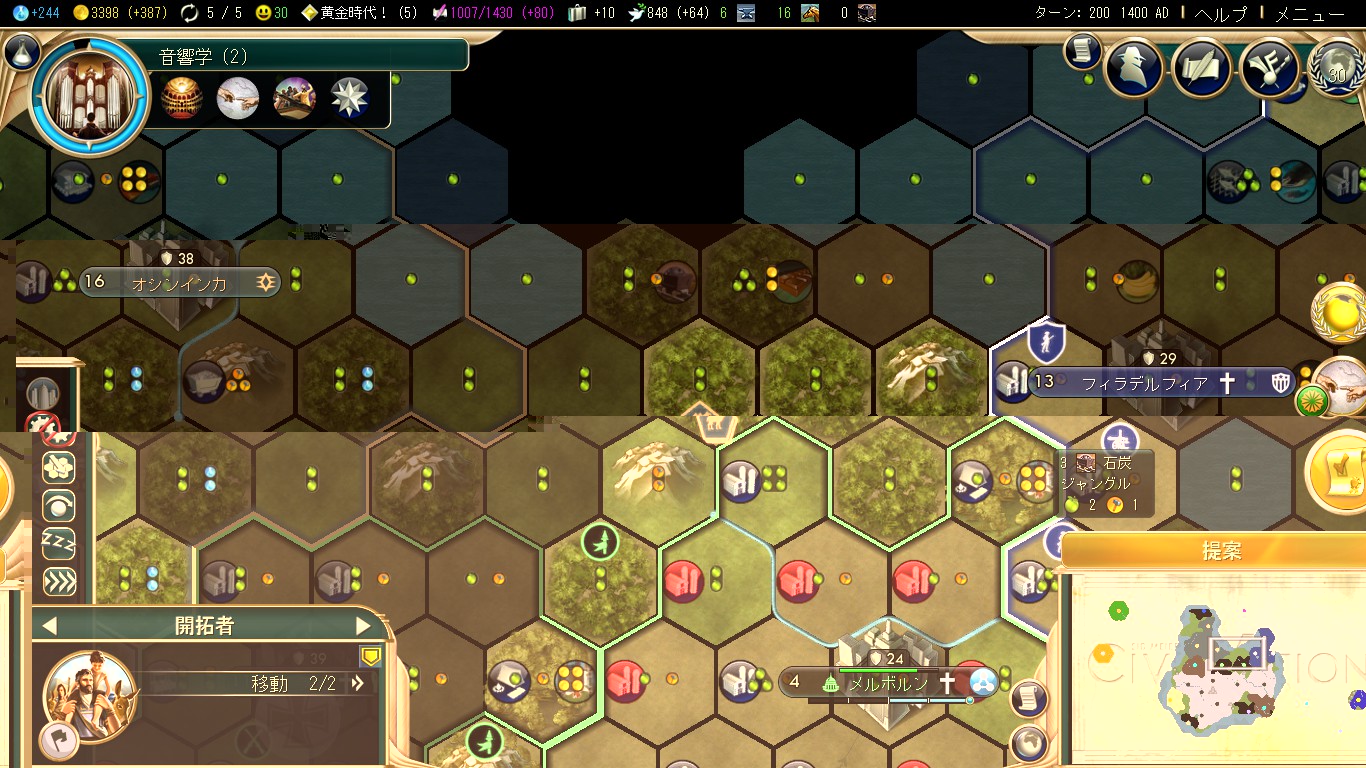The width and height of the screenshot is (1366, 768).
Task: Open the espionage spy overview icon
Action: (1133, 68)
